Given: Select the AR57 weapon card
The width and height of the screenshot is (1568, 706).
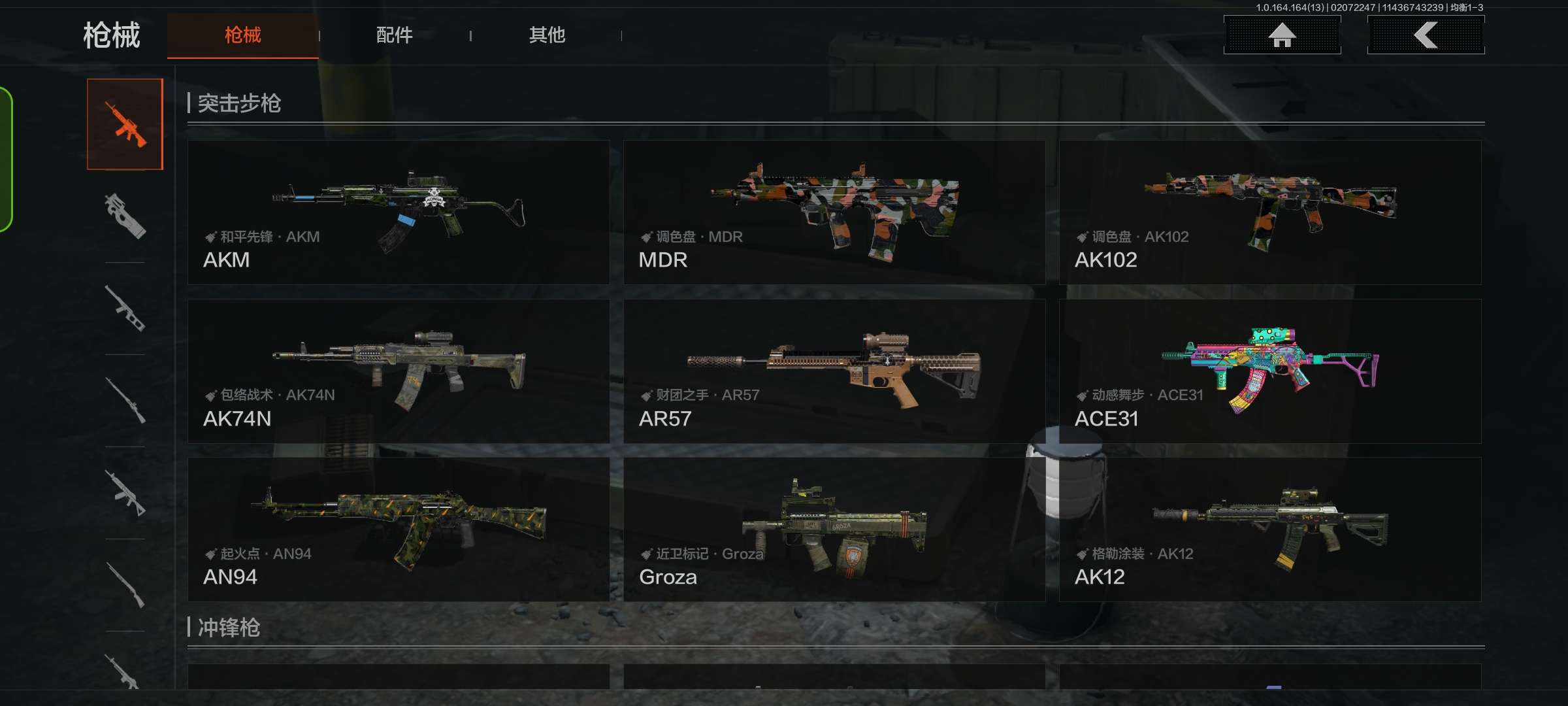Looking at the screenshot, I should (834, 371).
